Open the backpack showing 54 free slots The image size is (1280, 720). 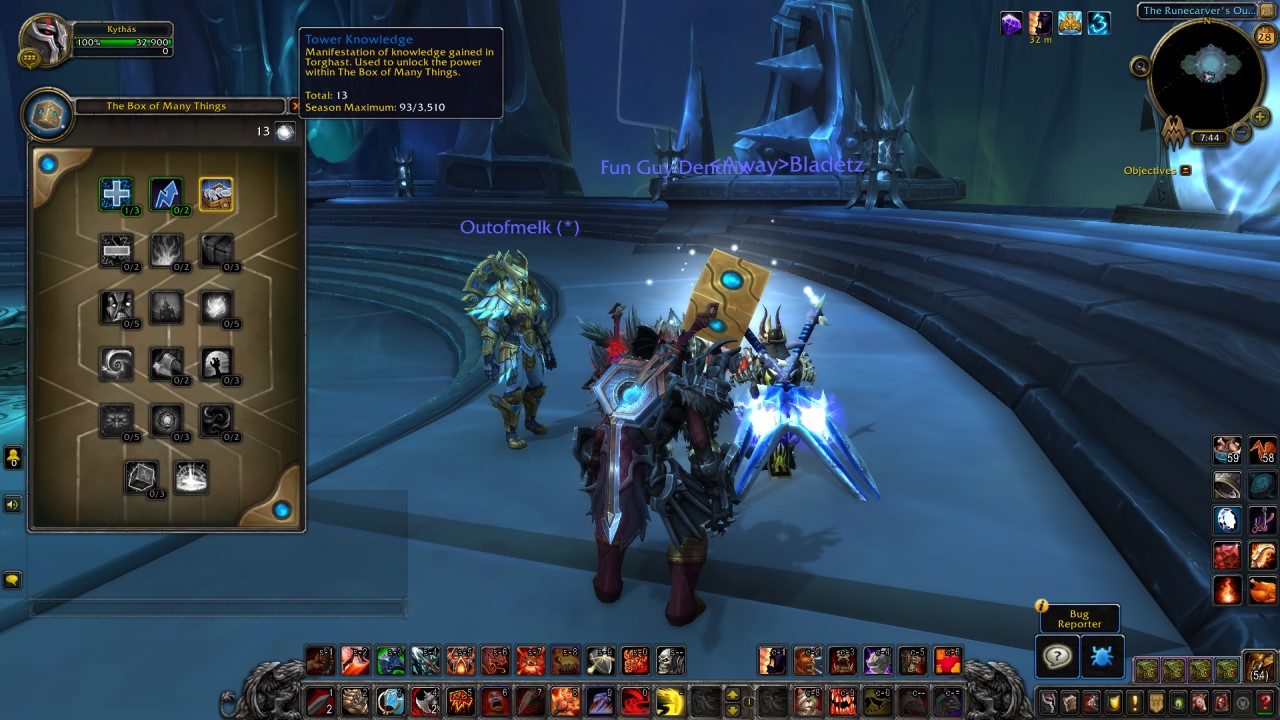pos(1258,663)
